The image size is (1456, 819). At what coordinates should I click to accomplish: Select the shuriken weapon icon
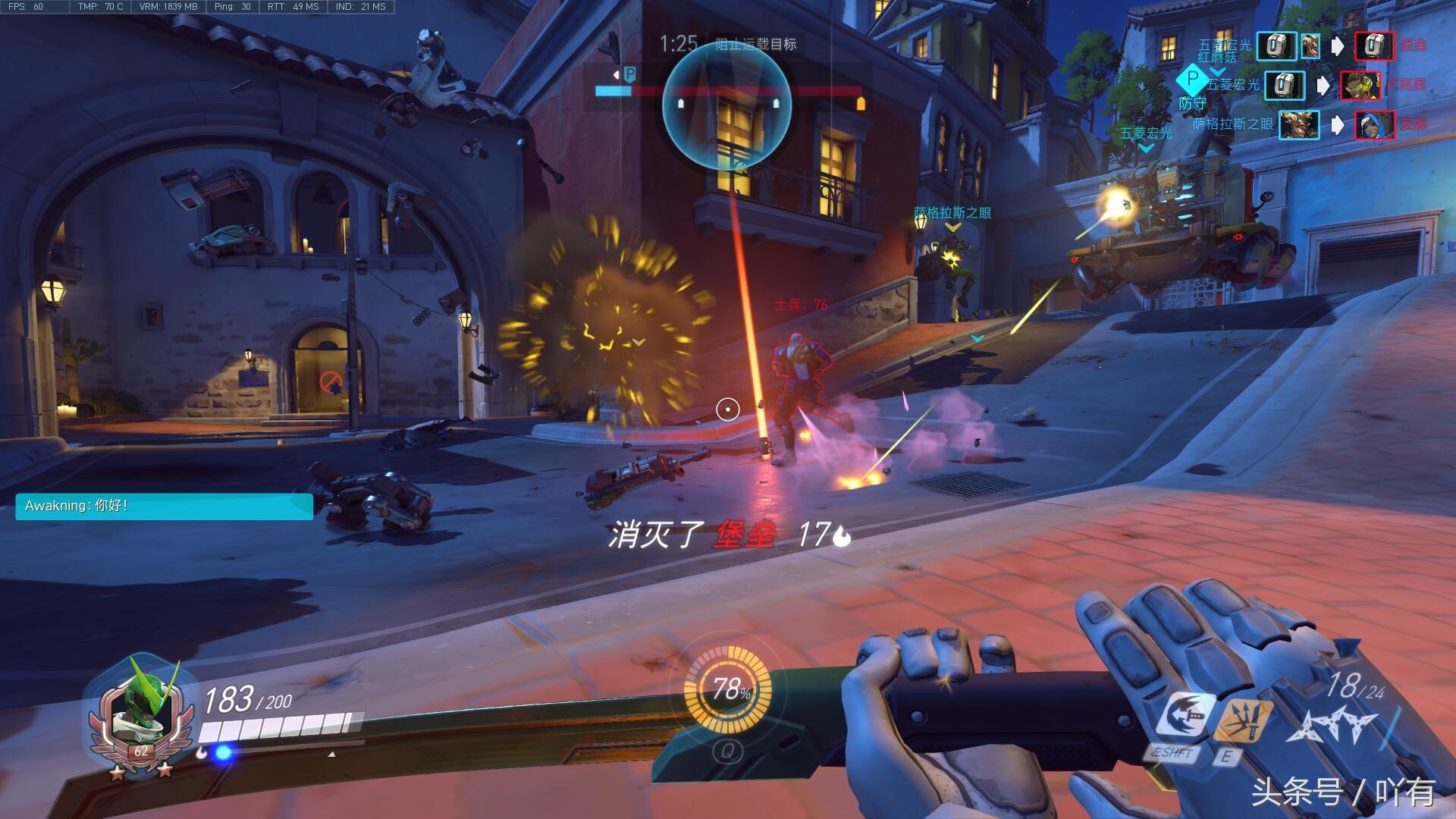click(1332, 724)
